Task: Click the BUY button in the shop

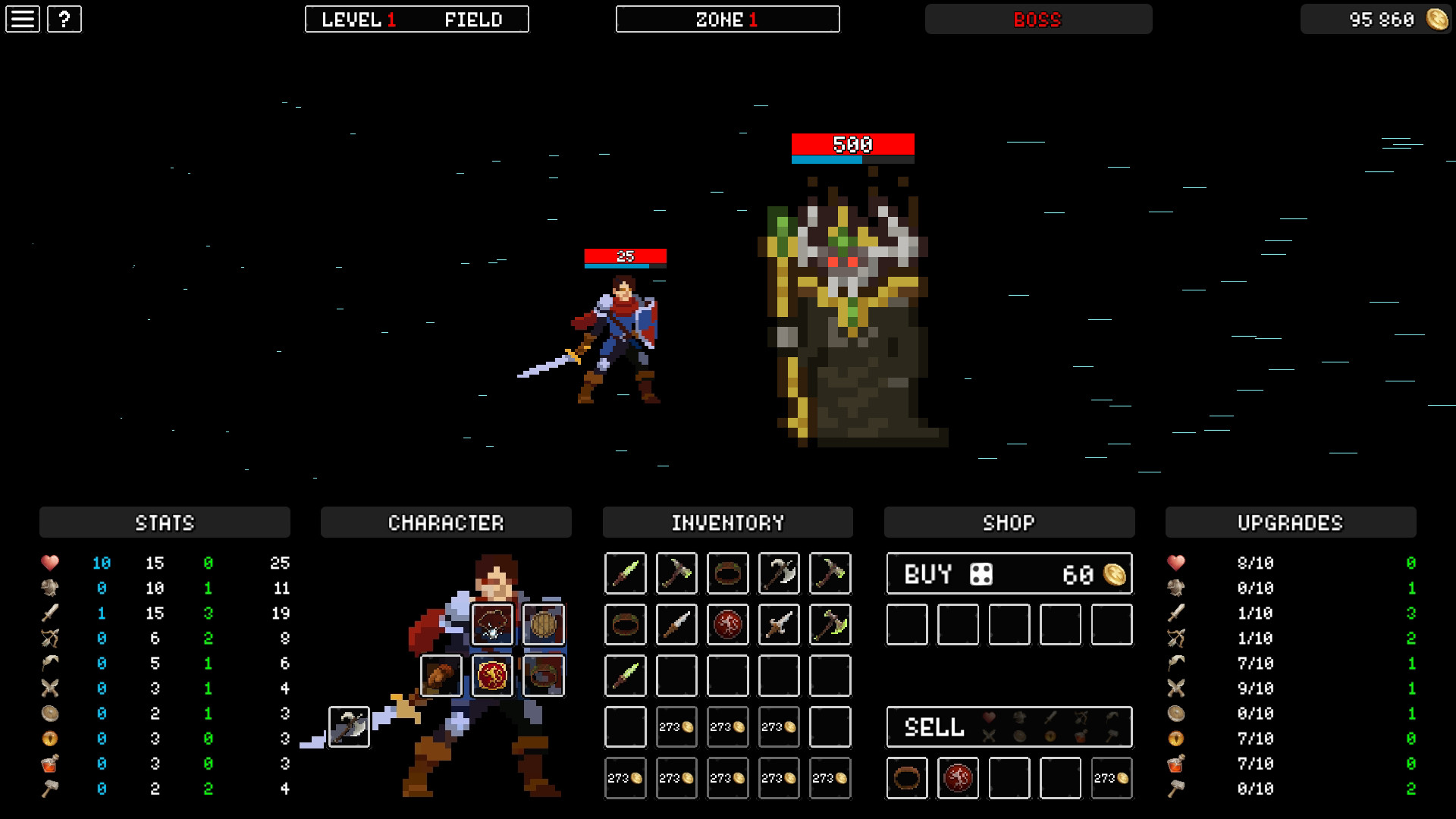Action: 929,573
